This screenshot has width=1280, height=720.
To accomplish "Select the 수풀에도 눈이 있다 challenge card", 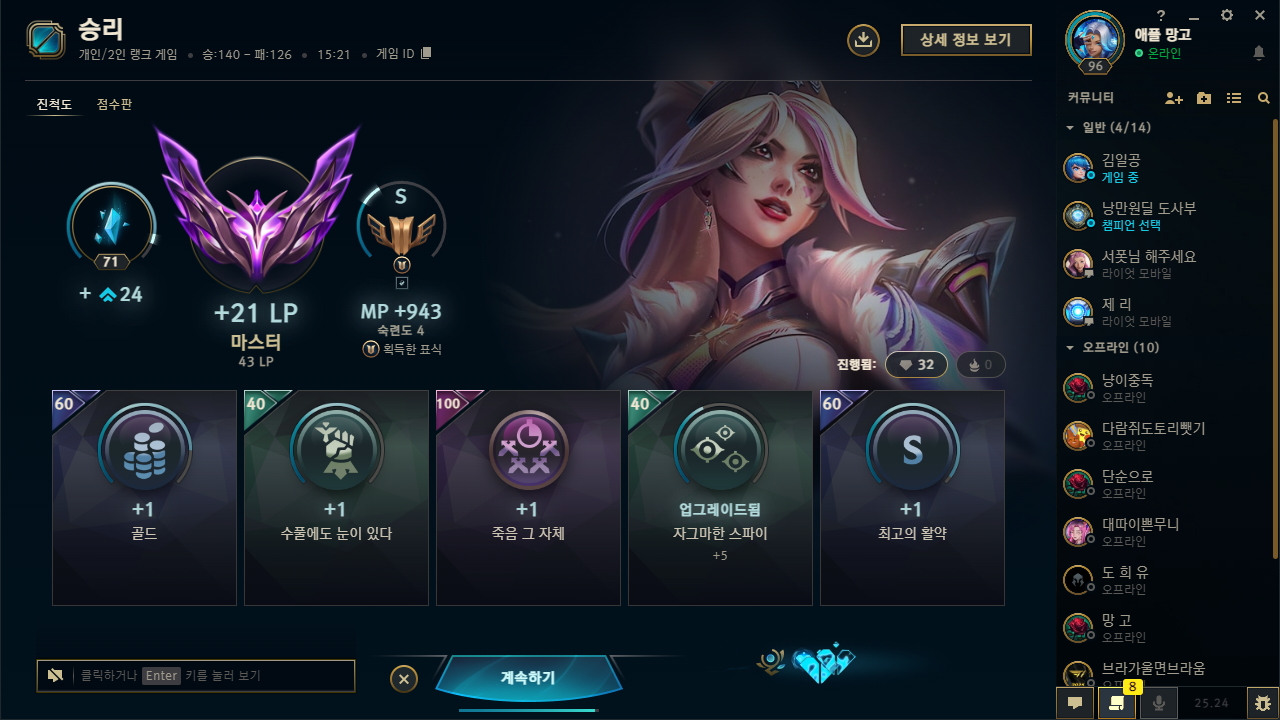I will (336, 497).
